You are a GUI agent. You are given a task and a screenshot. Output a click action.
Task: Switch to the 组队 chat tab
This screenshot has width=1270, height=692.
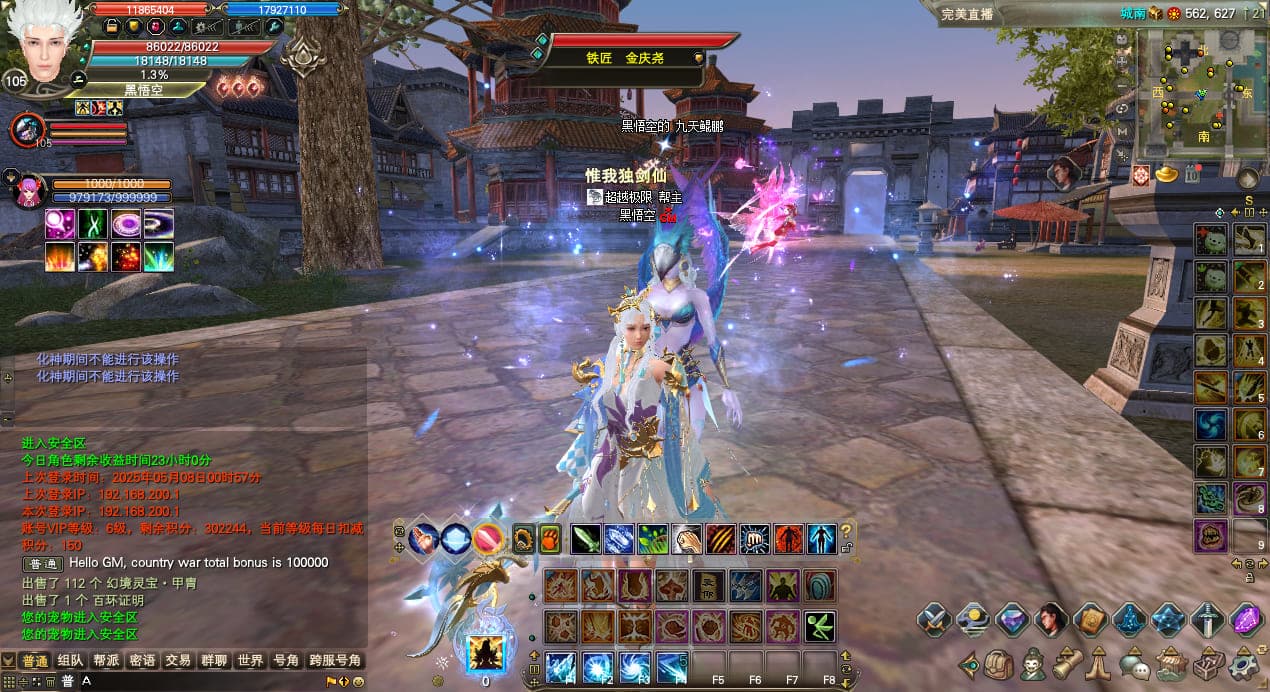[x=71, y=661]
